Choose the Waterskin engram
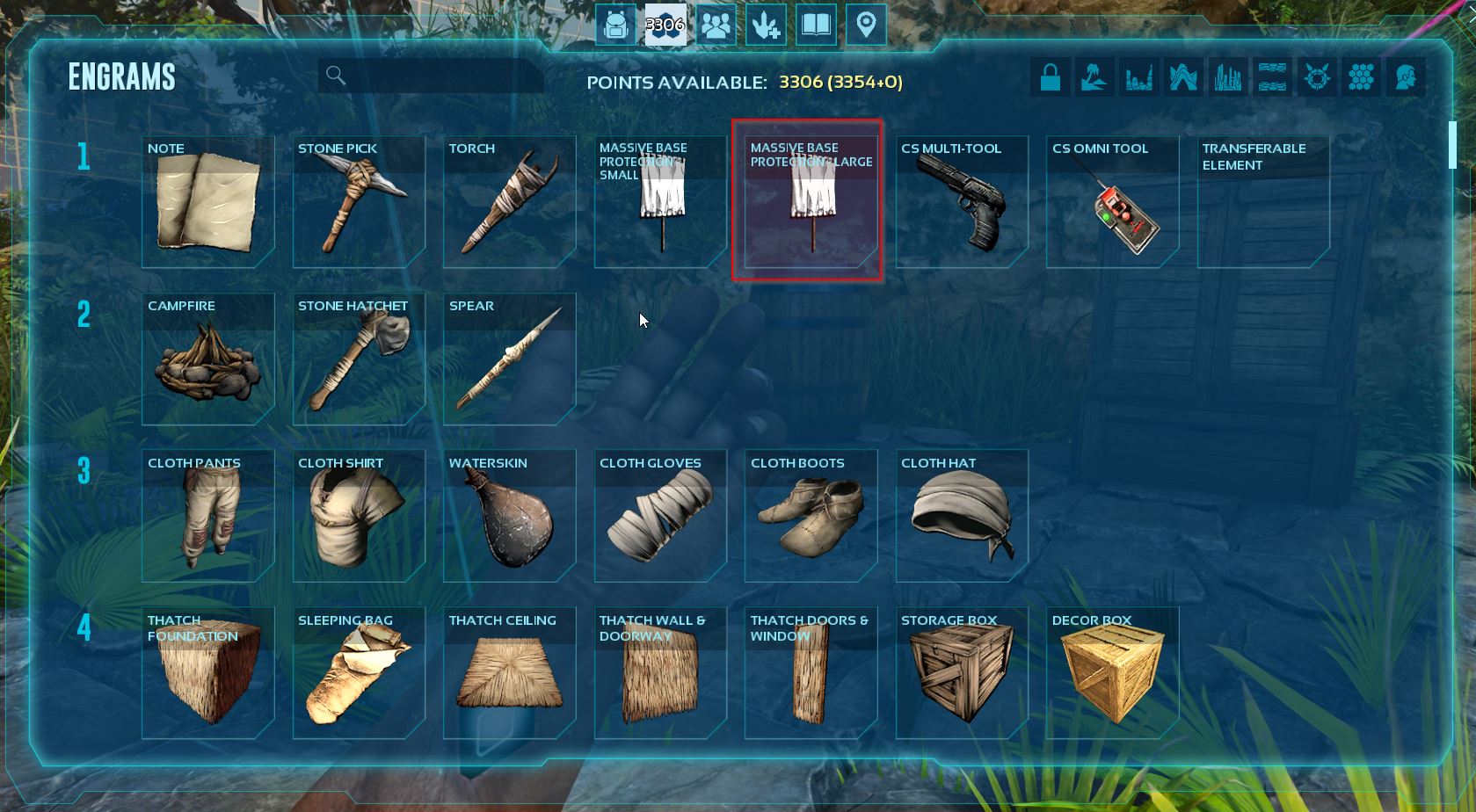 point(510,517)
